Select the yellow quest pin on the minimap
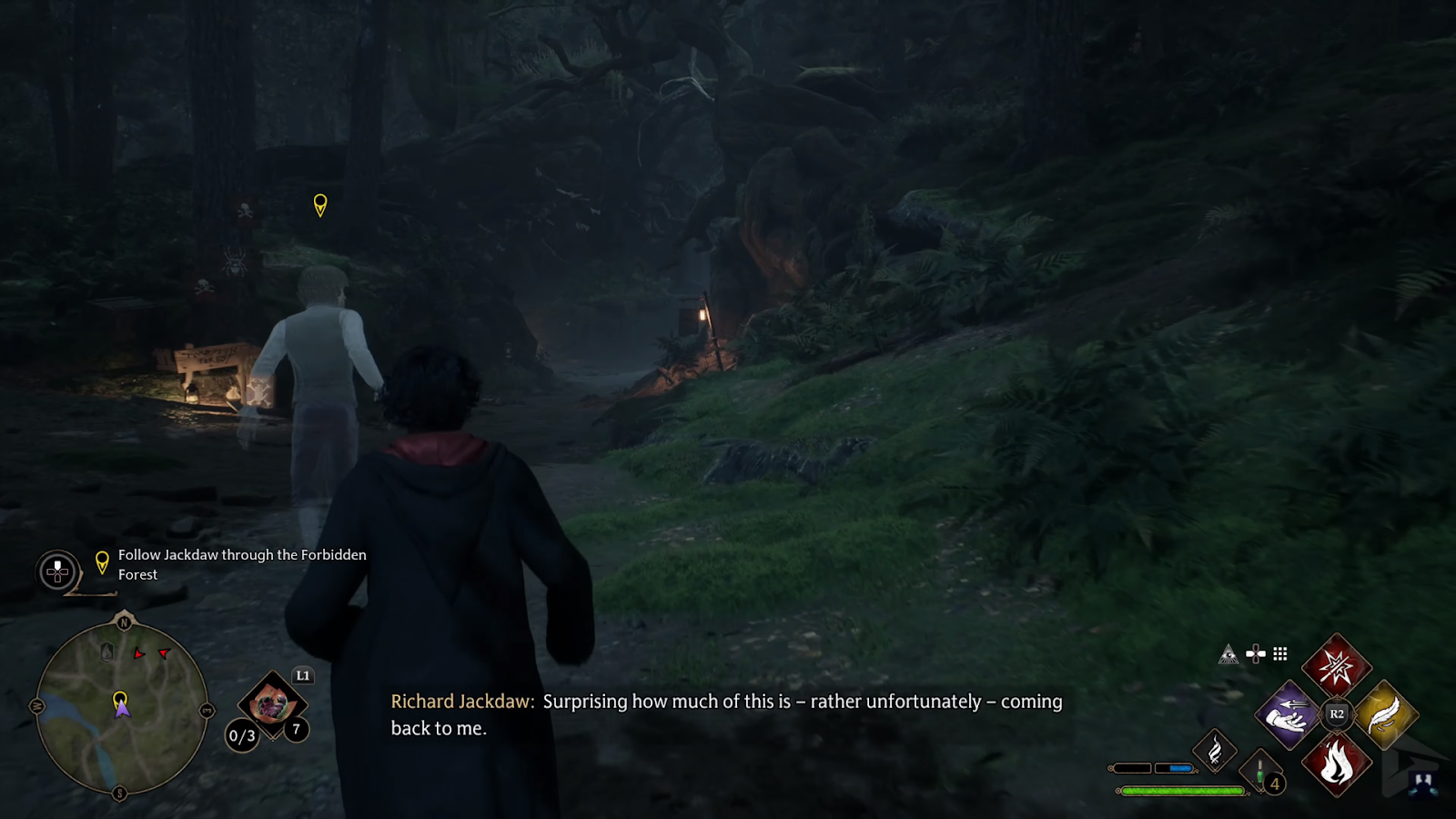 coord(119,699)
